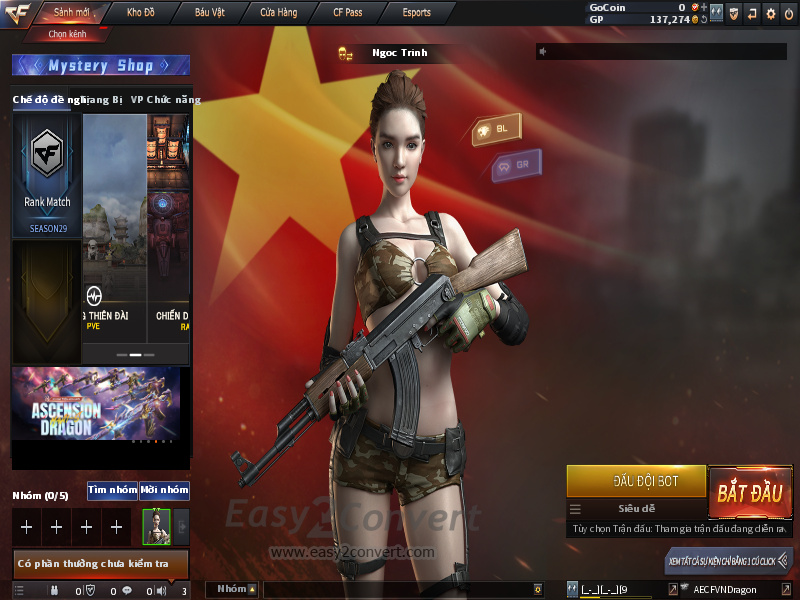The height and width of the screenshot is (600, 800).
Task: Select the Rank Match Season29 card
Action: [47, 176]
